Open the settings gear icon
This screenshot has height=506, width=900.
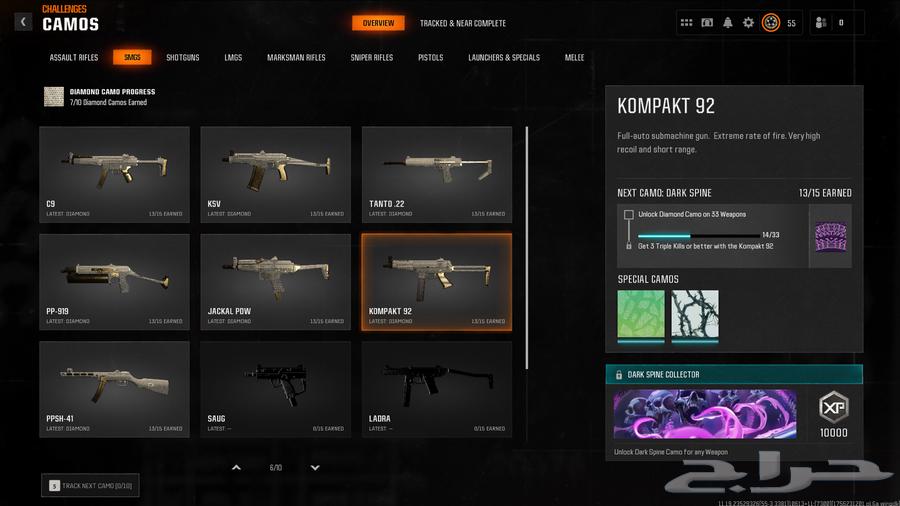(x=748, y=23)
